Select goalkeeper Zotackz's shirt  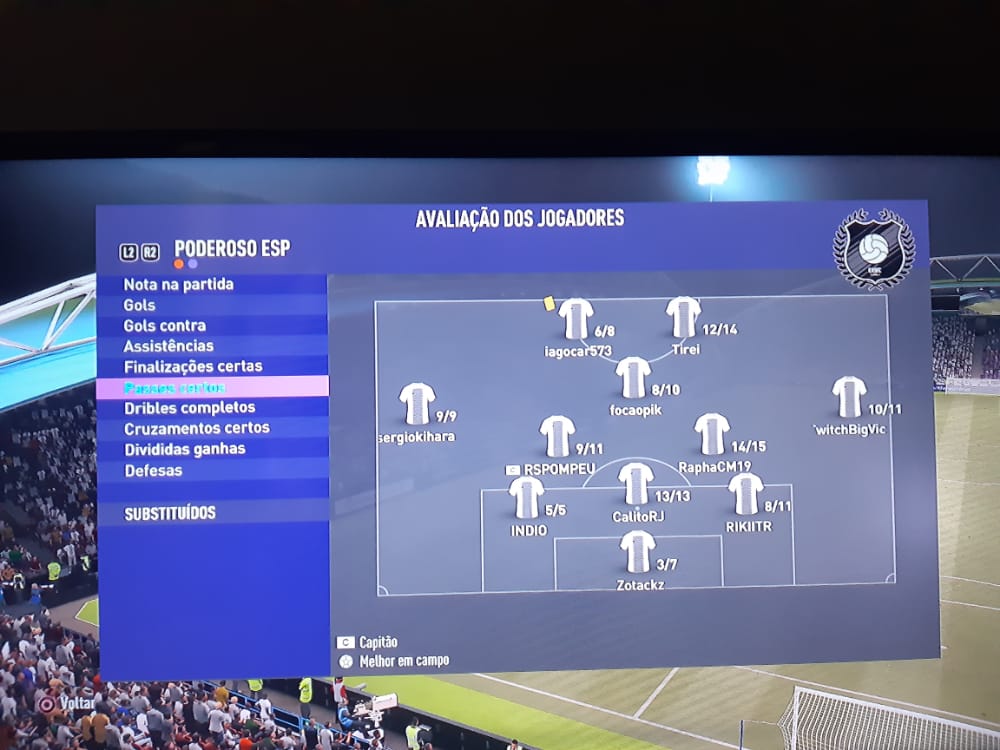637,551
